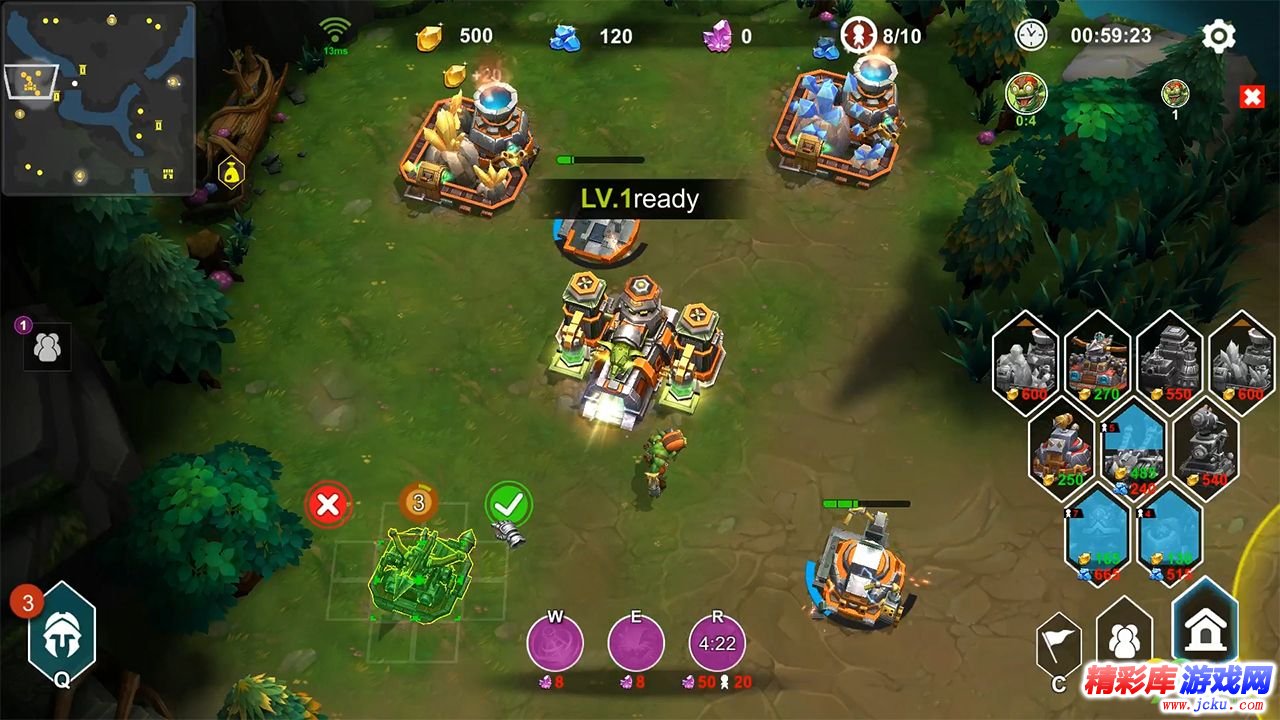Activate the purple R ability on cooldown
The image size is (1280, 720).
(717, 642)
